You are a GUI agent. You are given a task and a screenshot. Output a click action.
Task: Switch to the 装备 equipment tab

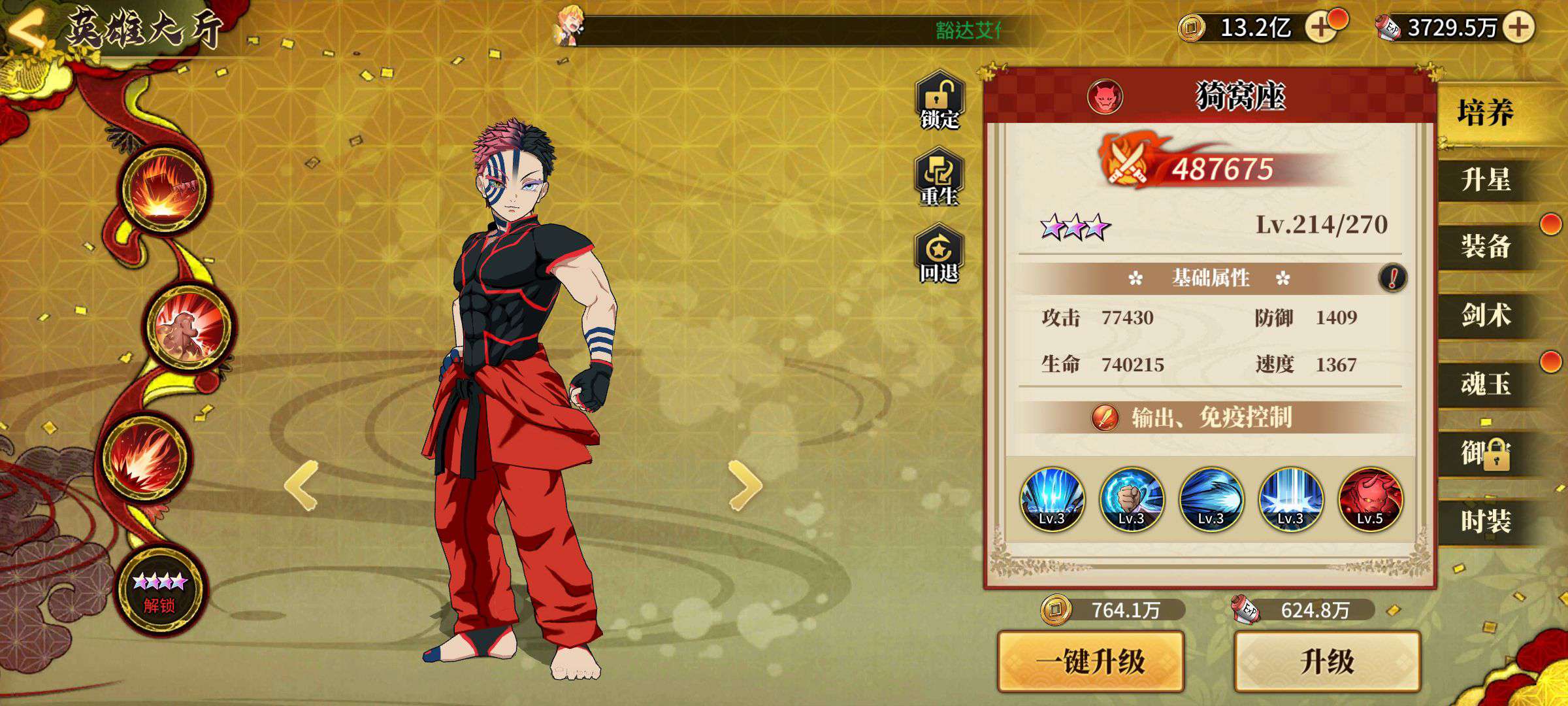pos(1485,247)
